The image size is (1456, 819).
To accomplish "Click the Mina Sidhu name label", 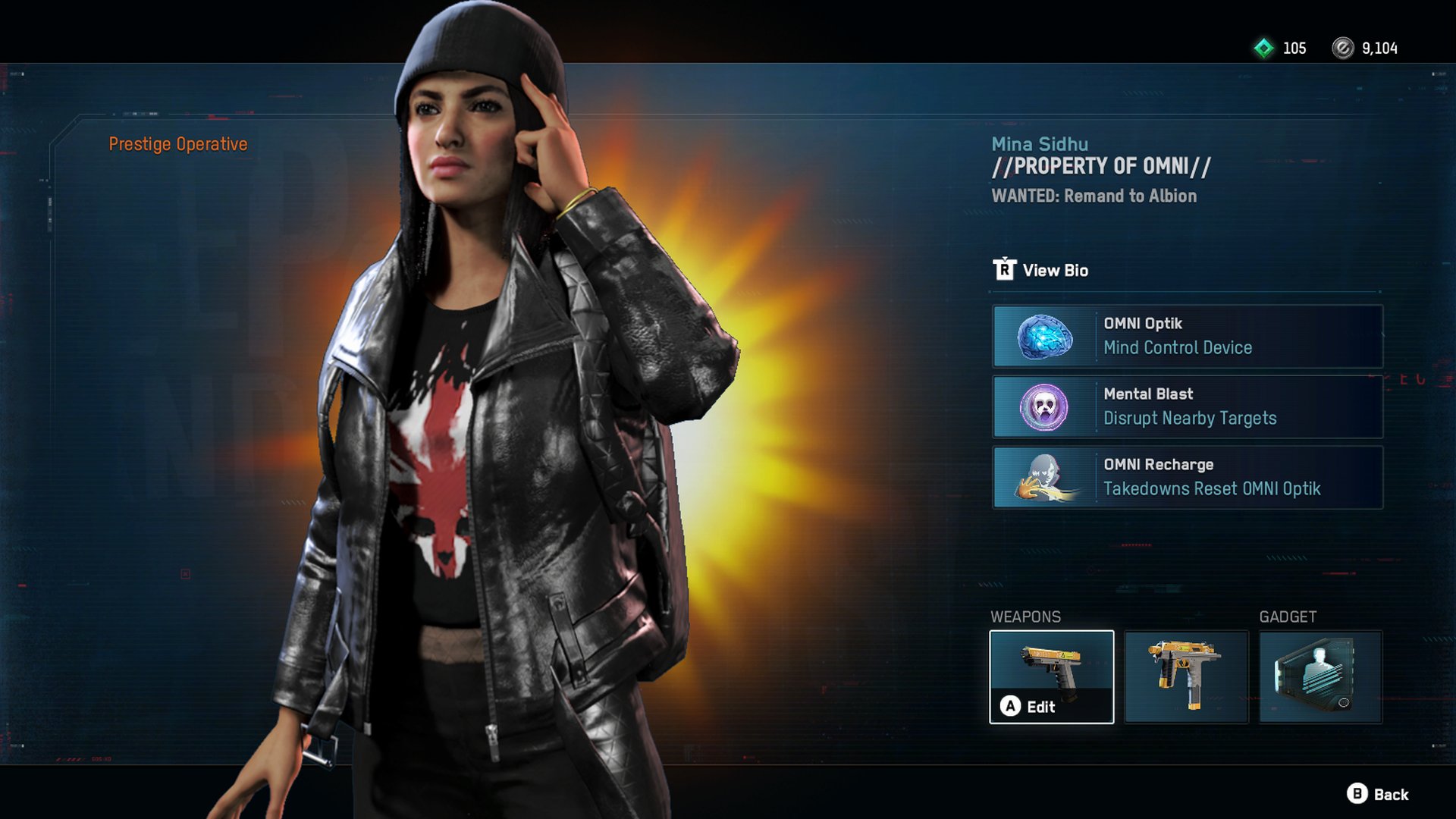I will tap(1040, 143).
